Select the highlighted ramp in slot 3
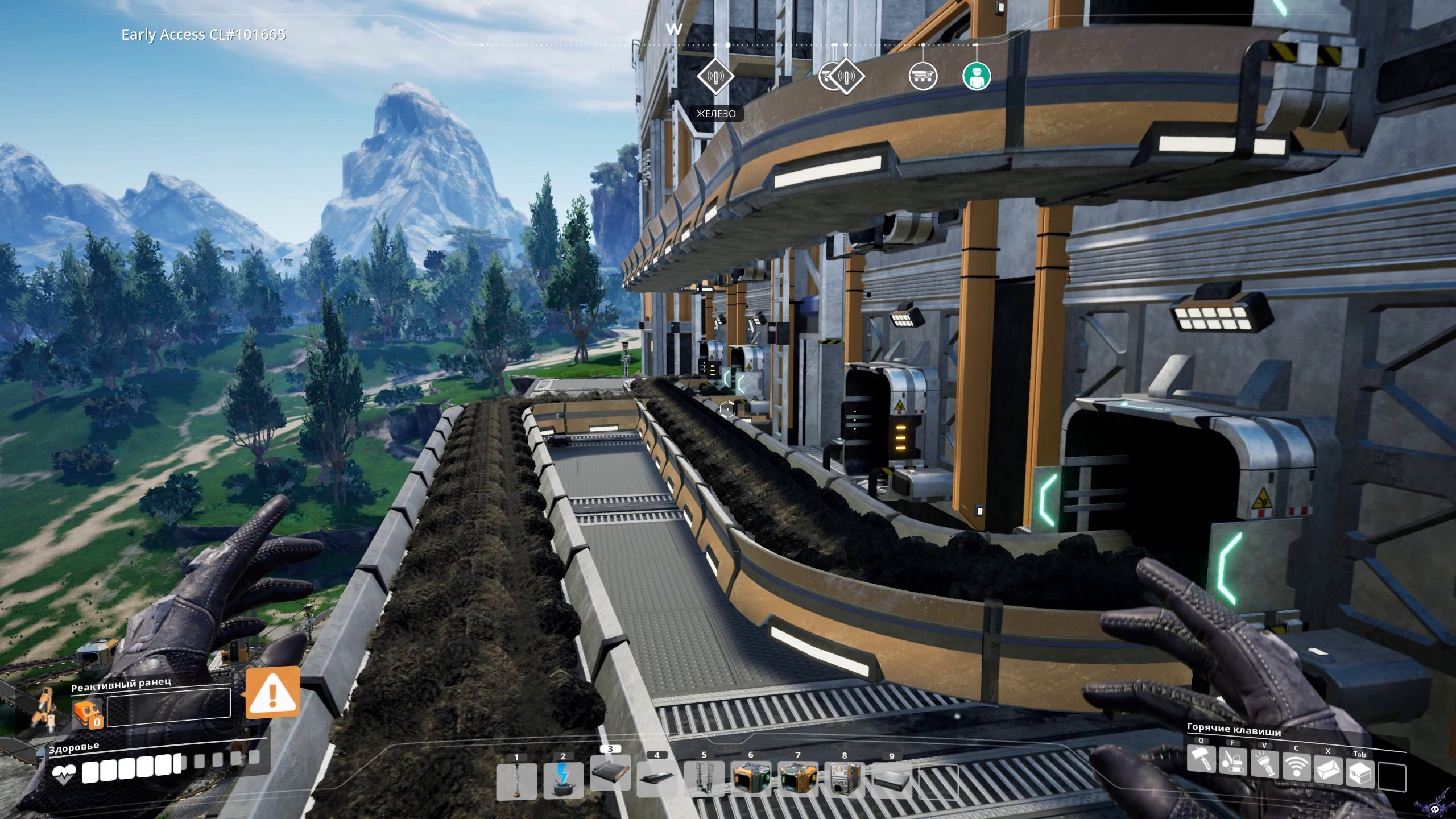The width and height of the screenshot is (1456, 819). pyautogui.click(x=610, y=772)
